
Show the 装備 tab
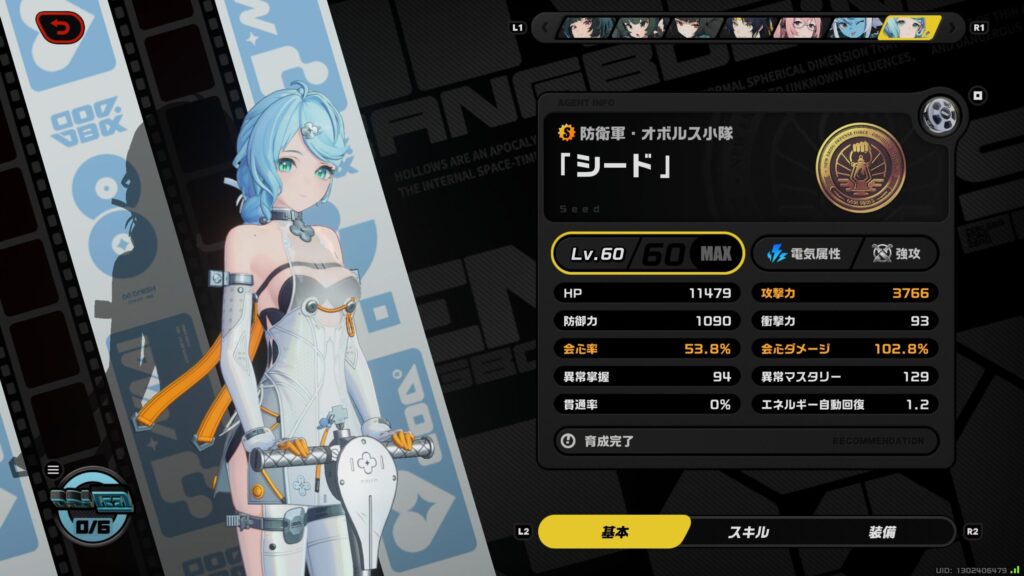tap(882, 532)
